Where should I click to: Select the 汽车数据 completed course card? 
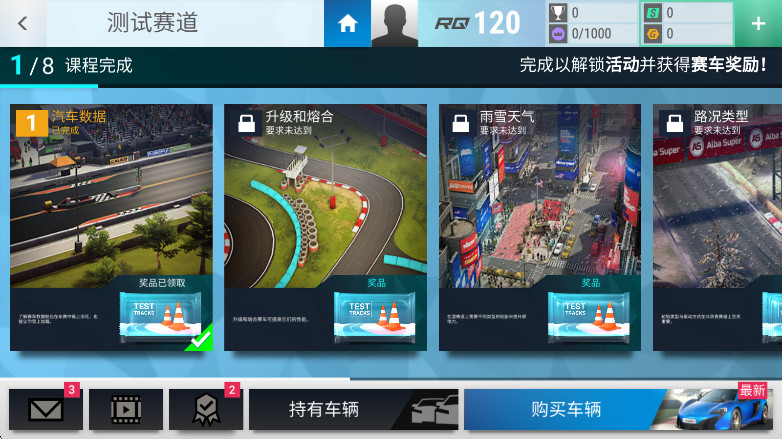tap(112, 227)
